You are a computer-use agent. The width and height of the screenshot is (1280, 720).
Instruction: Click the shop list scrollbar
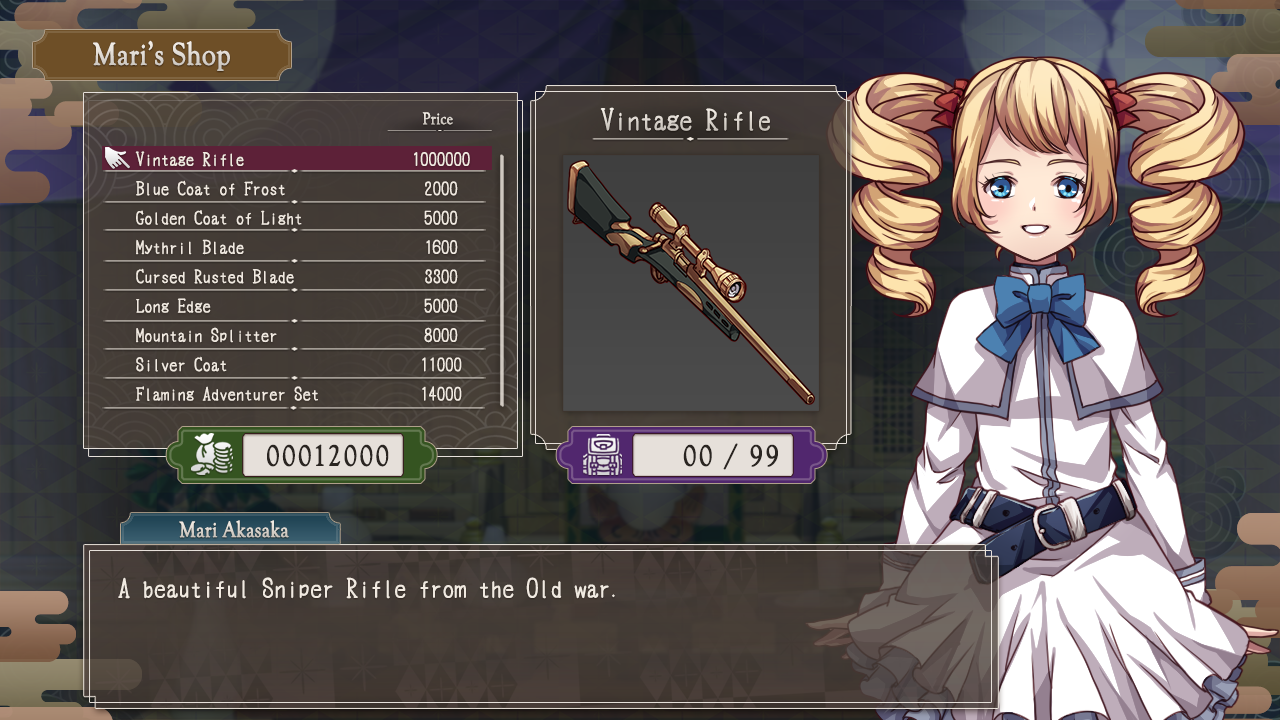pos(501,279)
